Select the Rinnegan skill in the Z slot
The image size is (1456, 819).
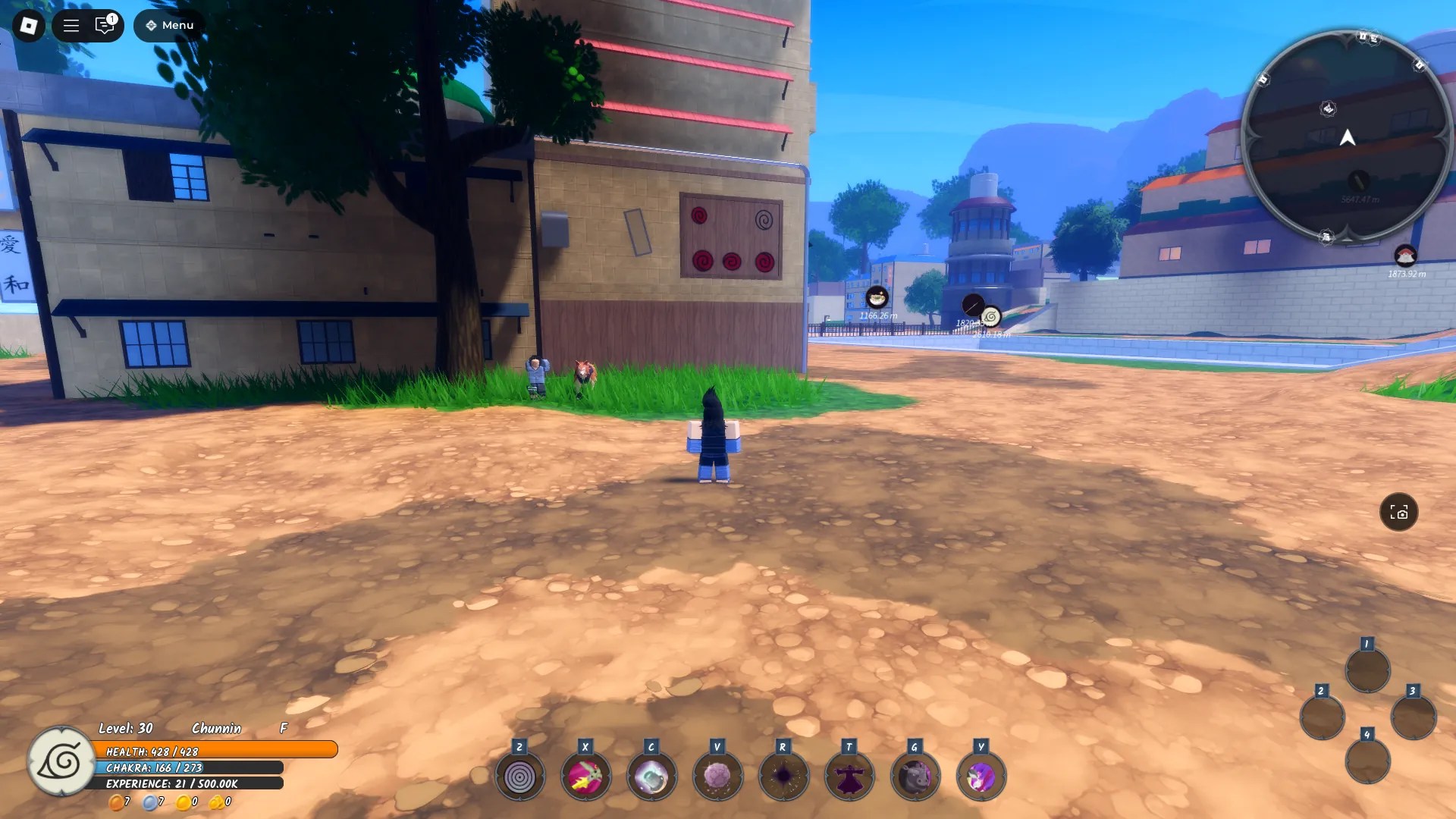[x=519, y=775]
